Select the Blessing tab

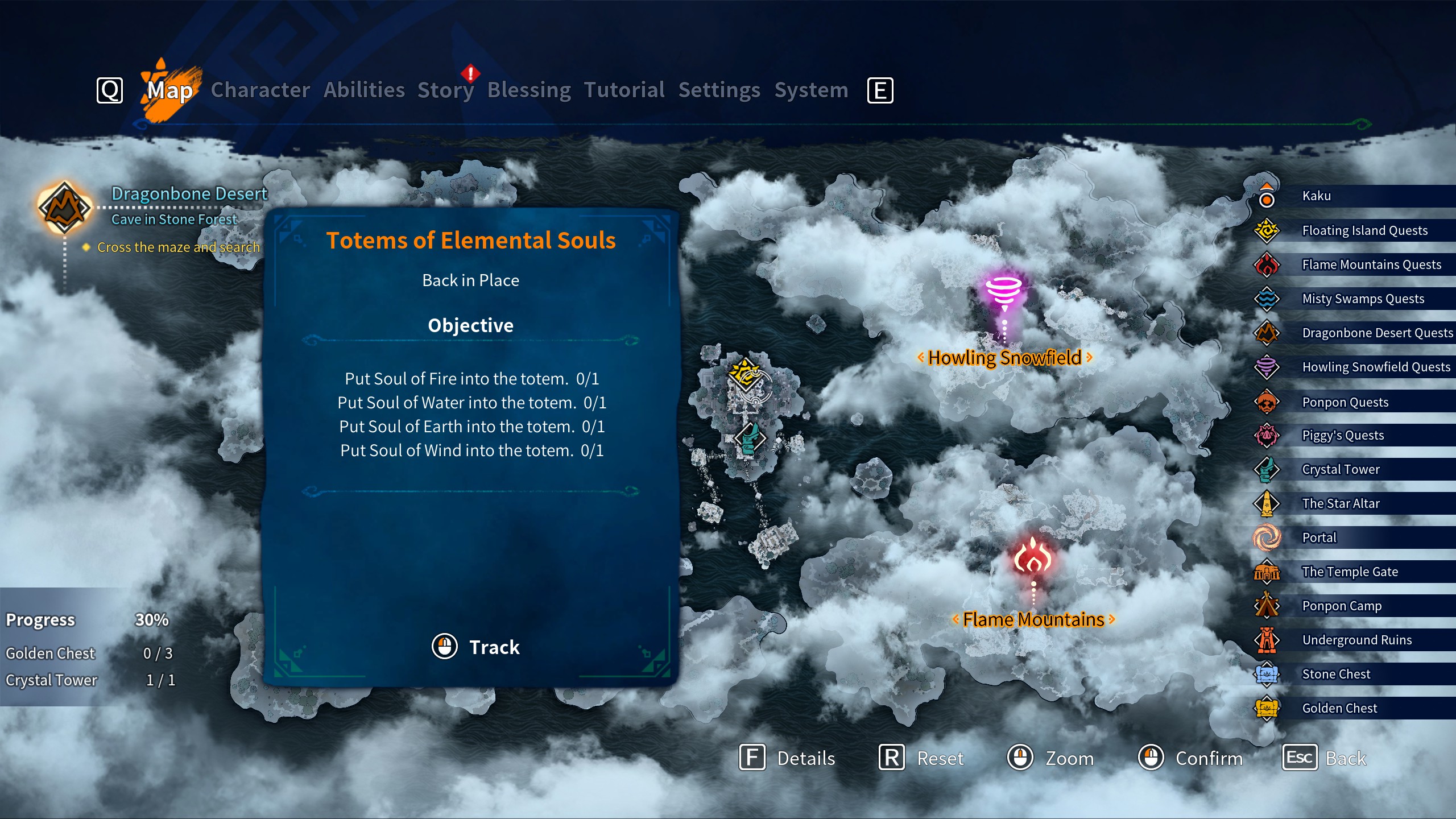point(529,90)
